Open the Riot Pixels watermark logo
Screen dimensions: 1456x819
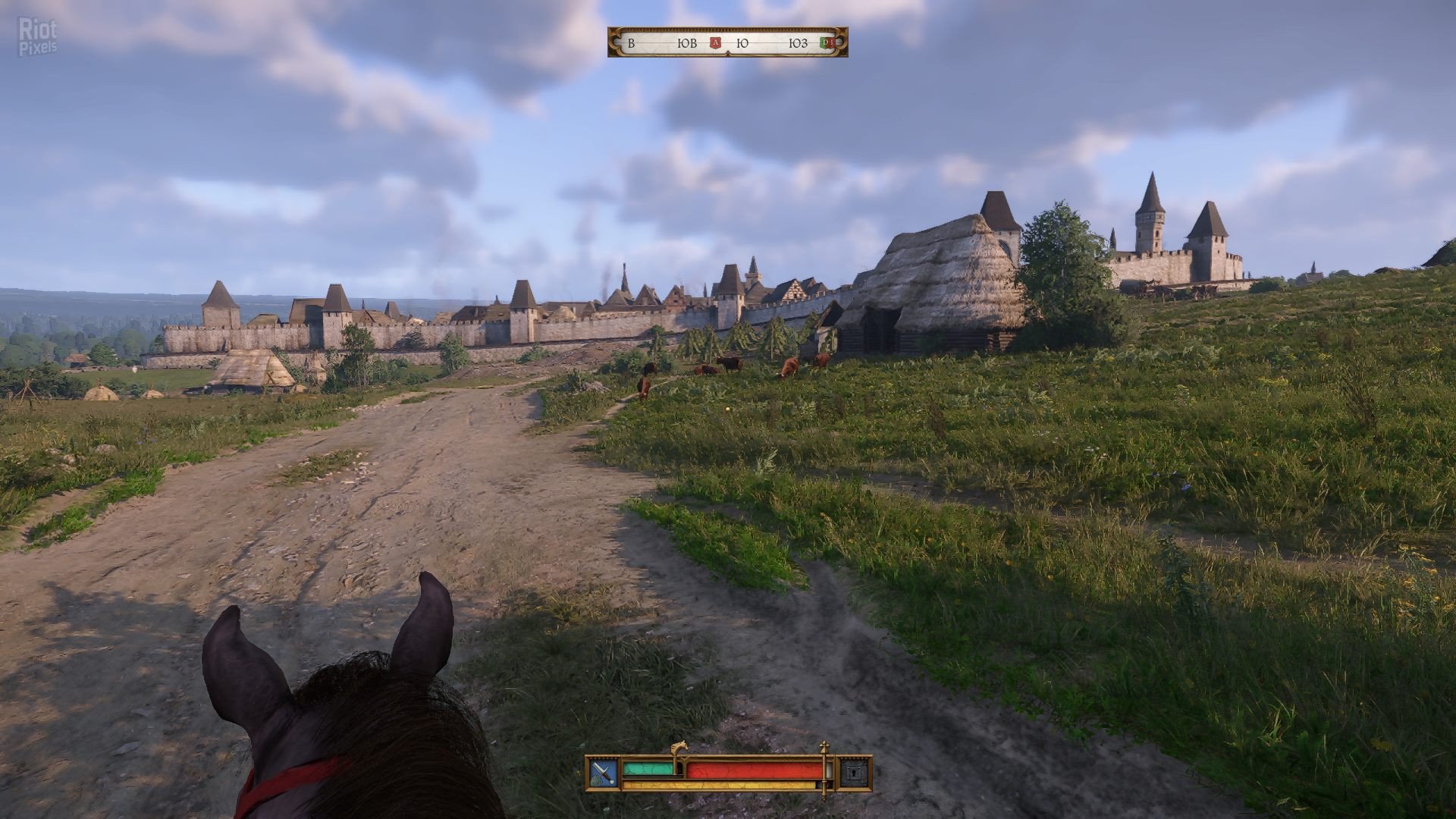[x=37, y=37]
